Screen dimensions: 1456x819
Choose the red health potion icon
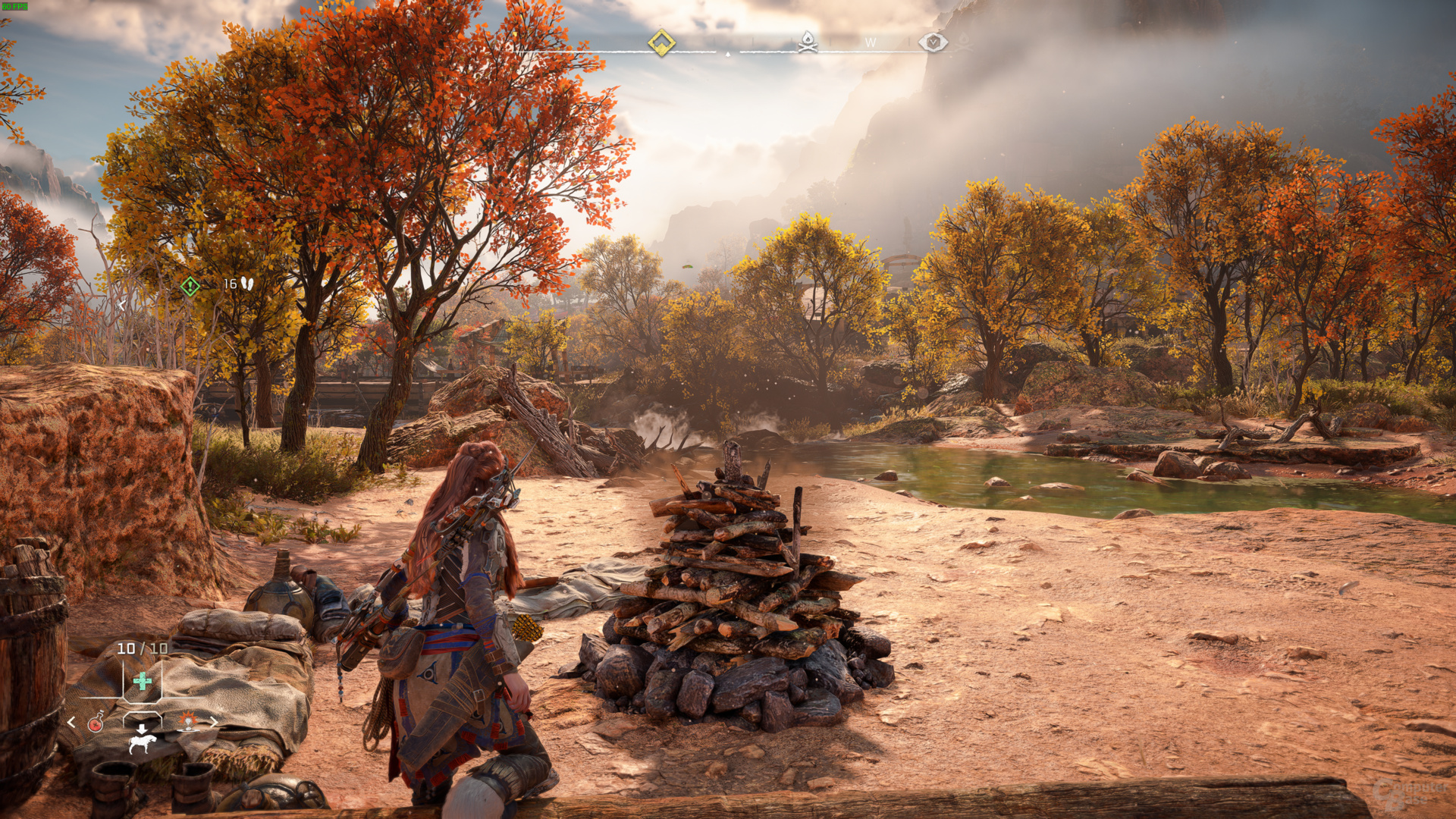pos(96,723)
